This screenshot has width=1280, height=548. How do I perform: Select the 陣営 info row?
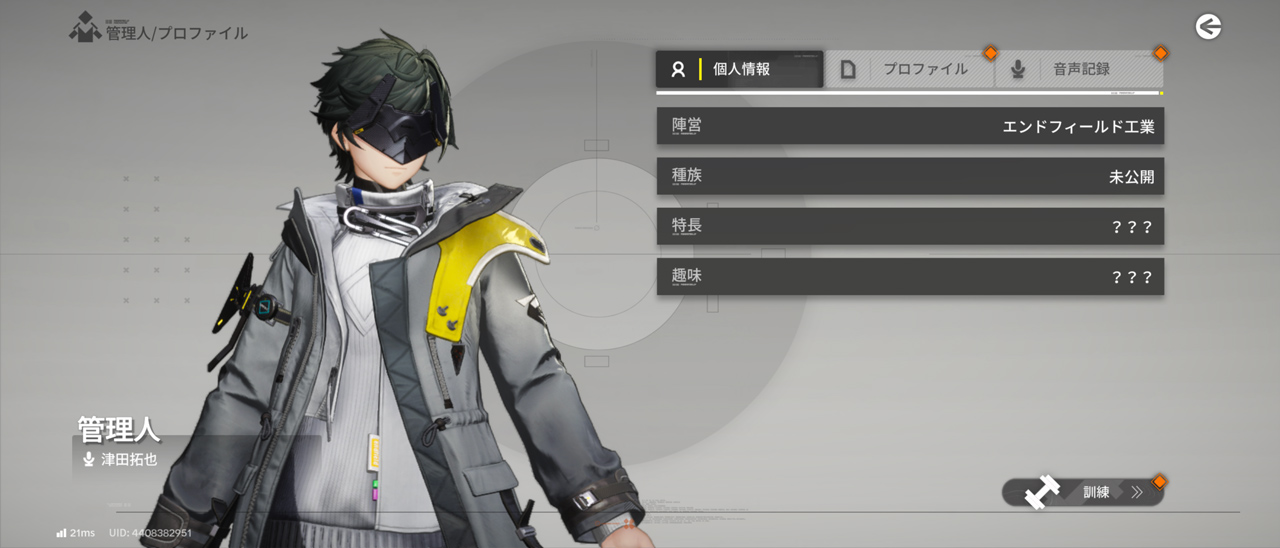coord(910,126)
